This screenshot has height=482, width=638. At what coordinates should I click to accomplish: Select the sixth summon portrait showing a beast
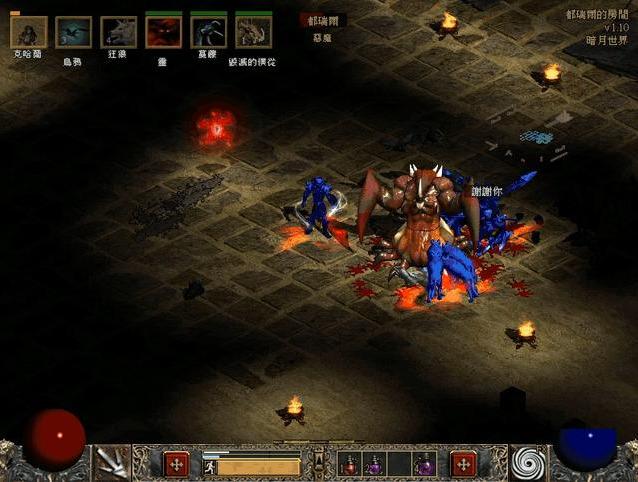(x=253, y=32)
